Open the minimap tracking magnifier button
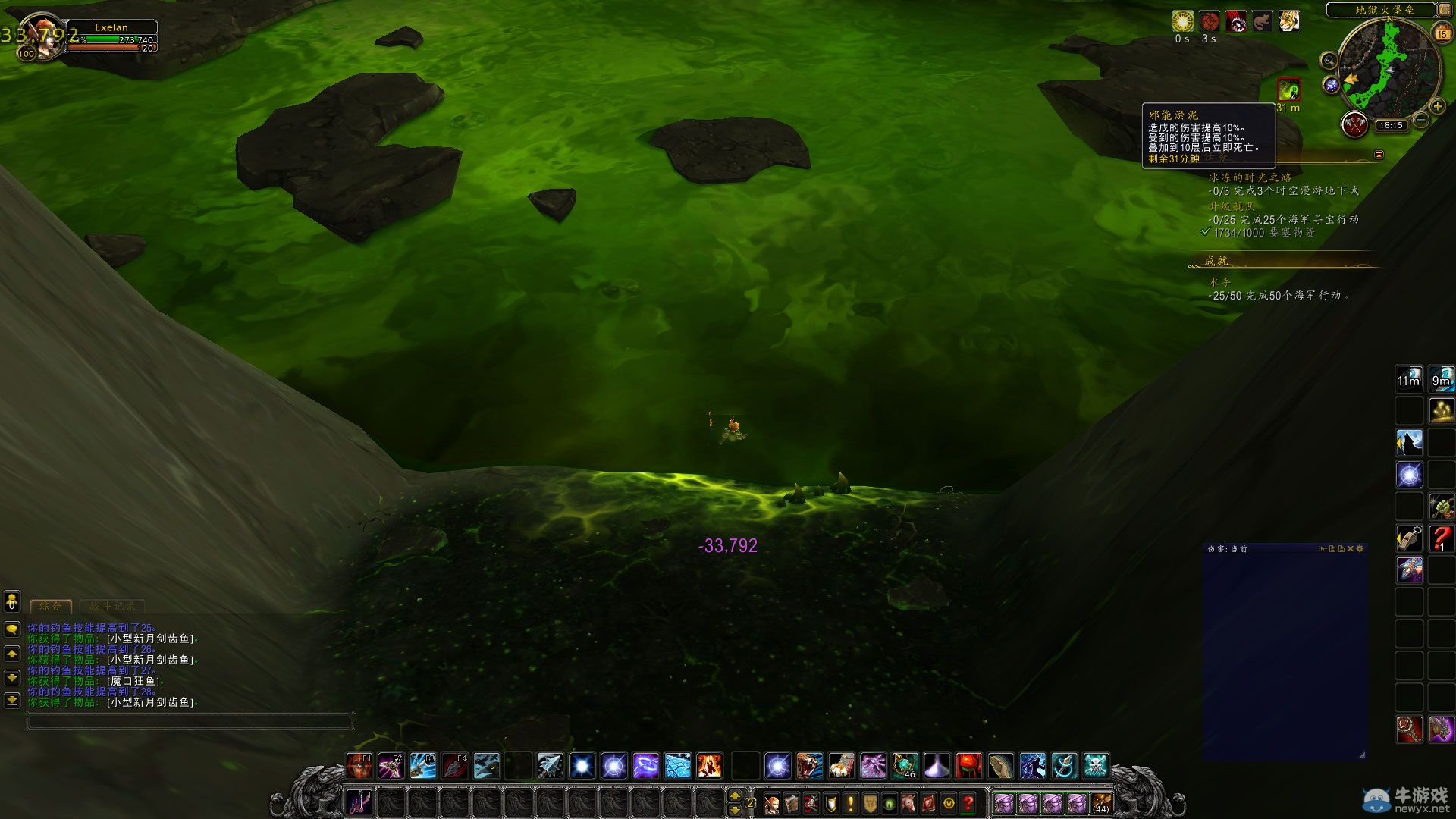1456x819 pixels. tap(1328, 61)
